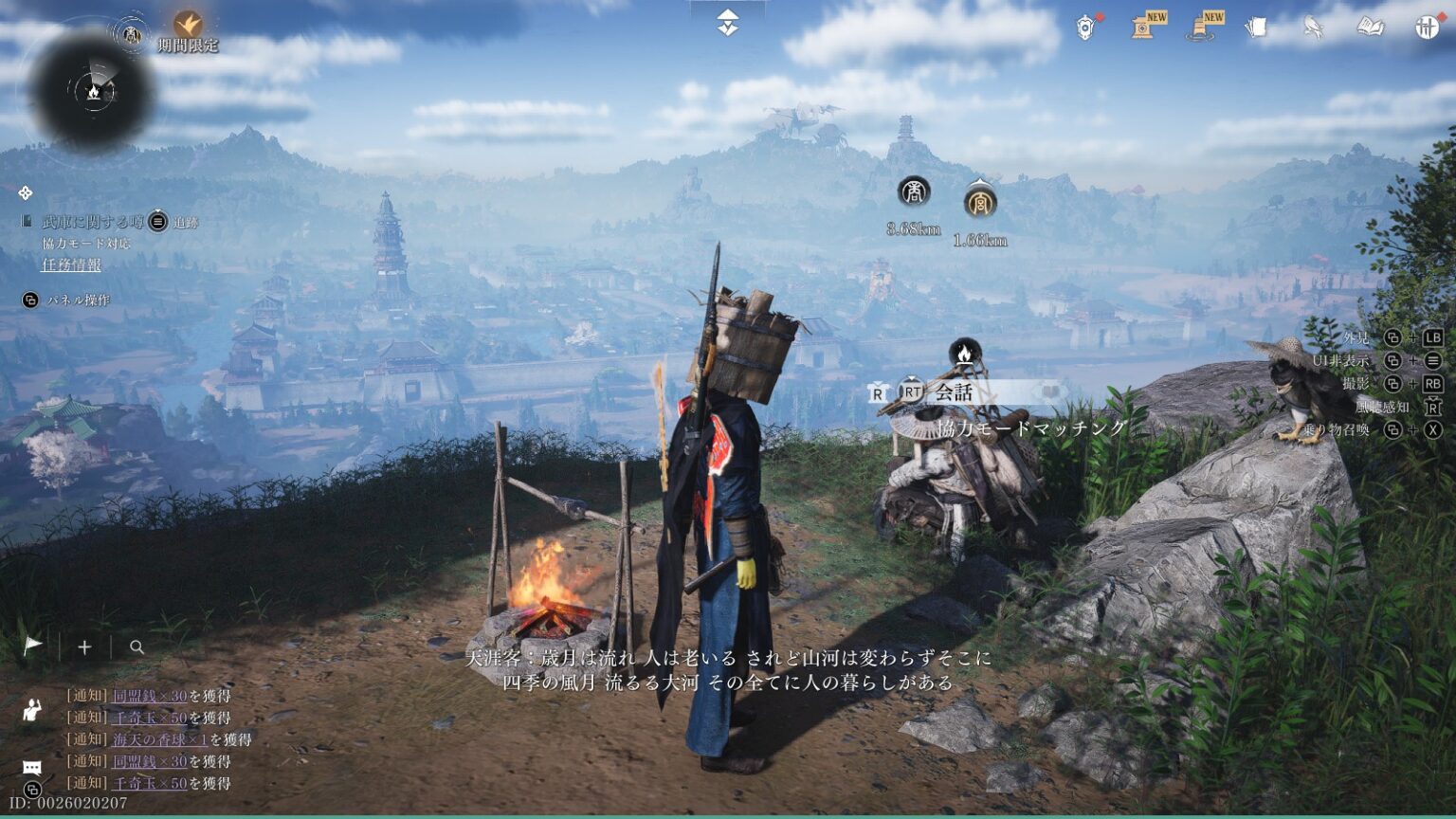Open the 期間限定 limited-time event icon
This screenshot has width=1456, height=819.
click(188, 24)
